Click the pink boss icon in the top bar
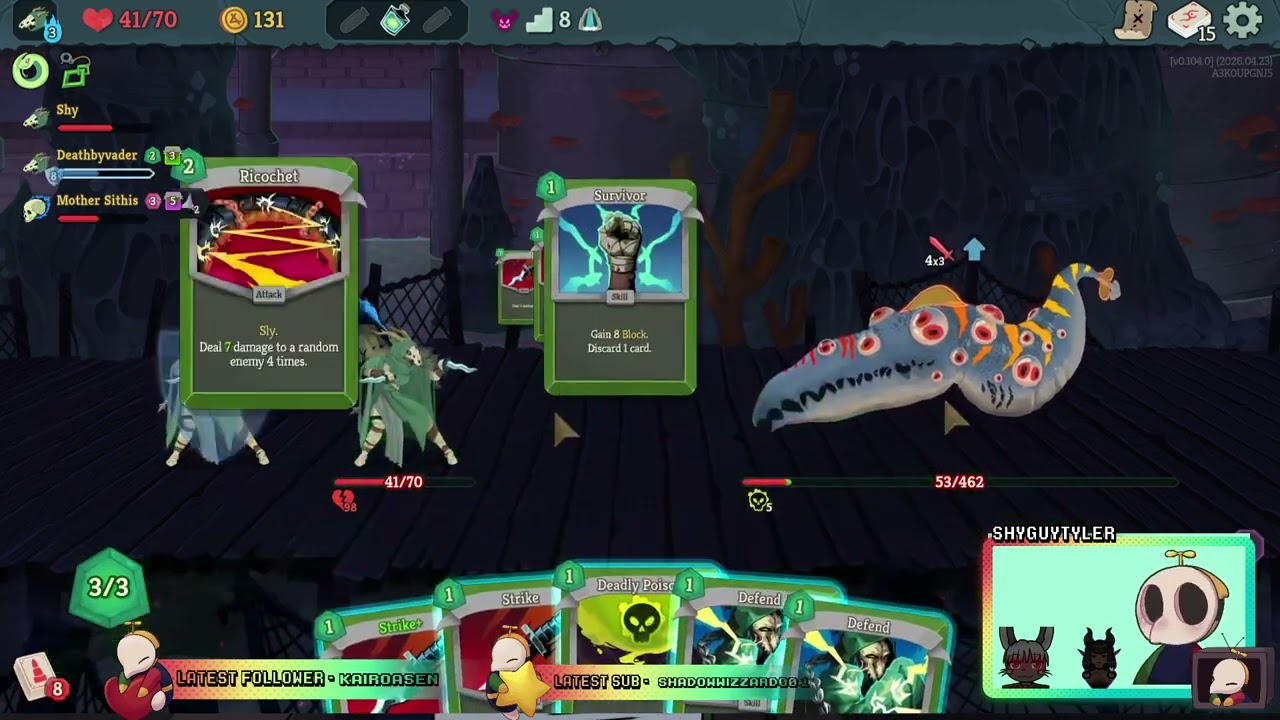 tap(504, 21)
